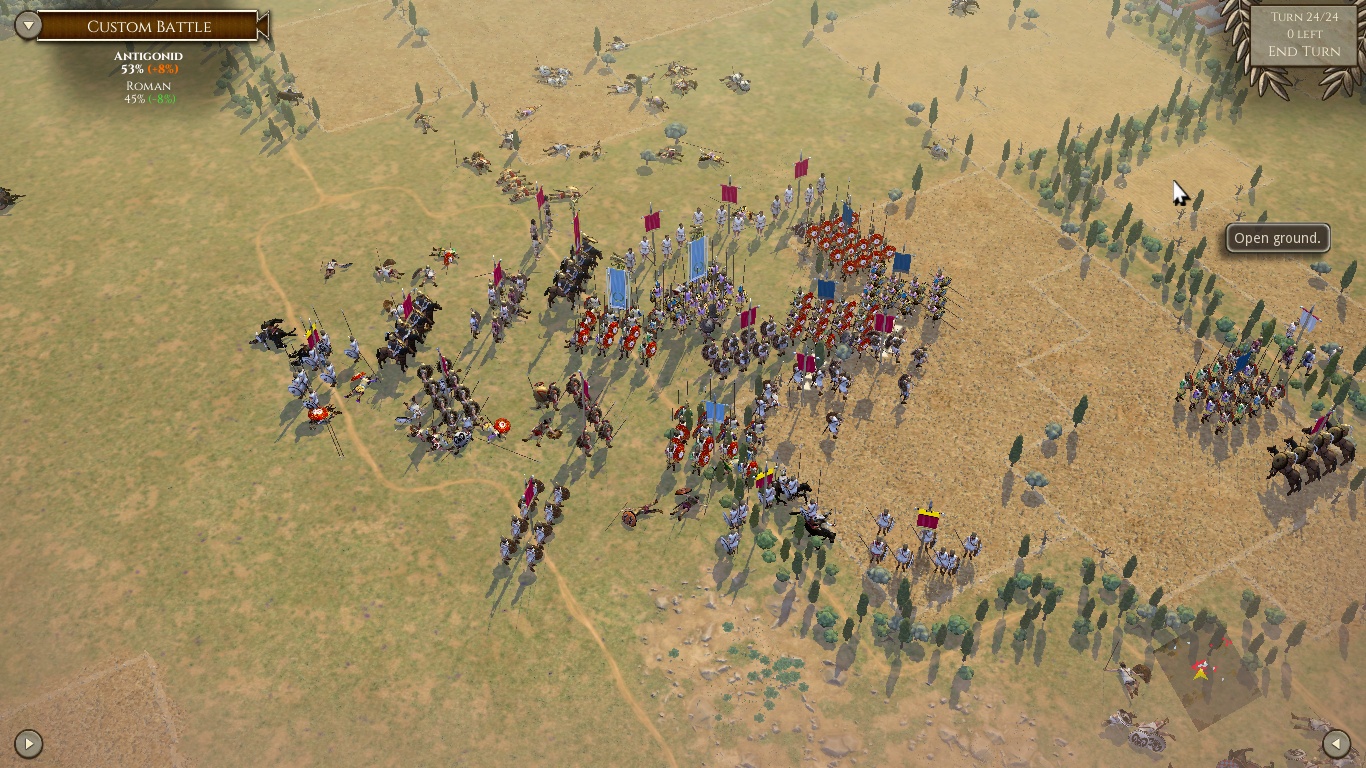1366x768 pixels.
Task: Click the round left-arrow button in bottom-right corner
Action: pos(1336,743)
